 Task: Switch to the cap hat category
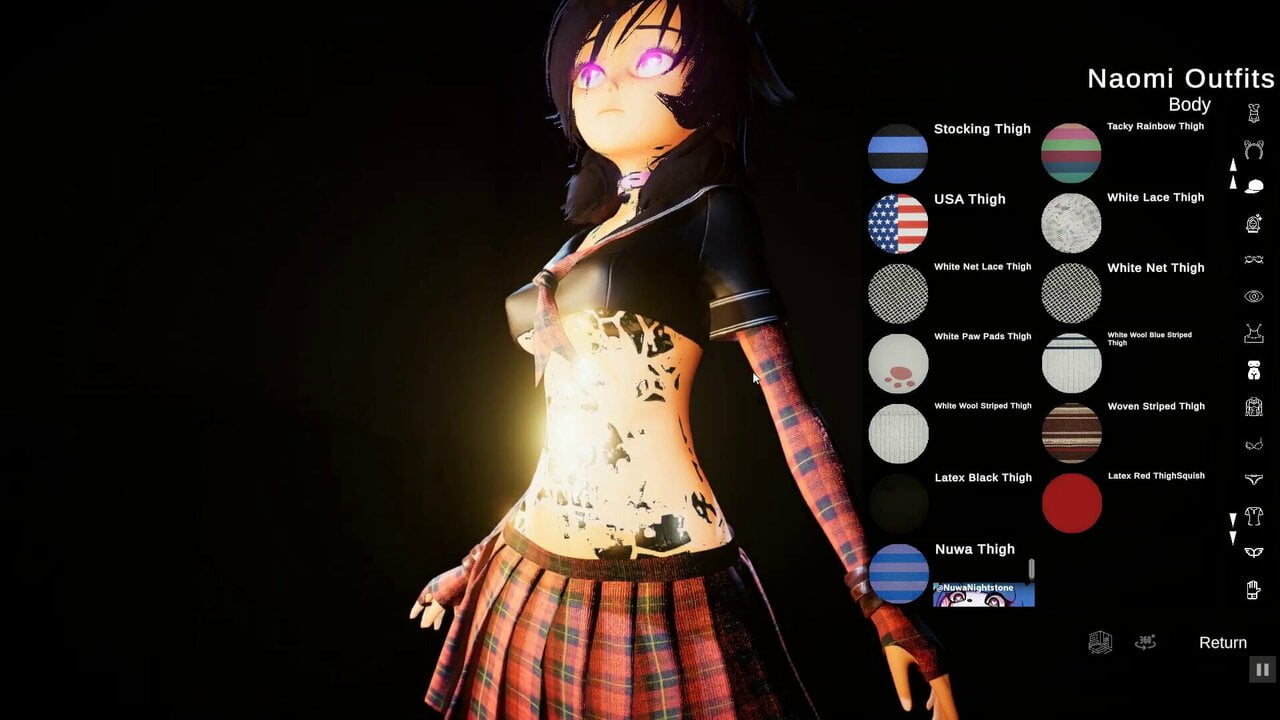(1253, 187)
